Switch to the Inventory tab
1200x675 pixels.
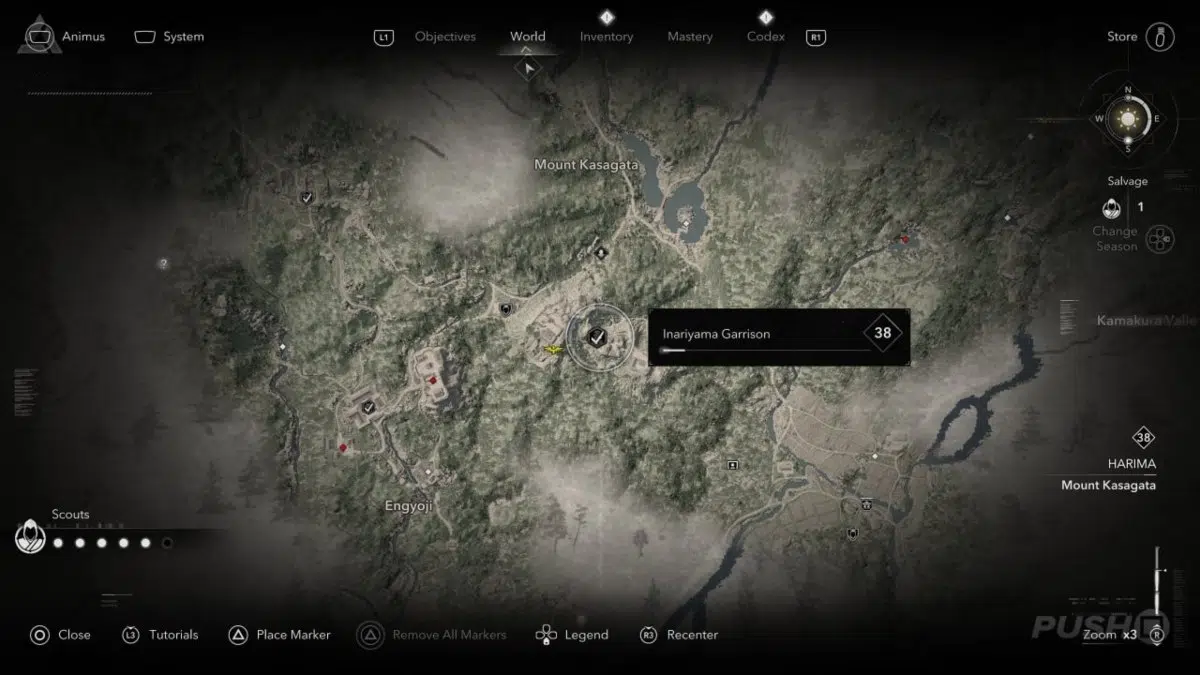[x=606, y=37]
